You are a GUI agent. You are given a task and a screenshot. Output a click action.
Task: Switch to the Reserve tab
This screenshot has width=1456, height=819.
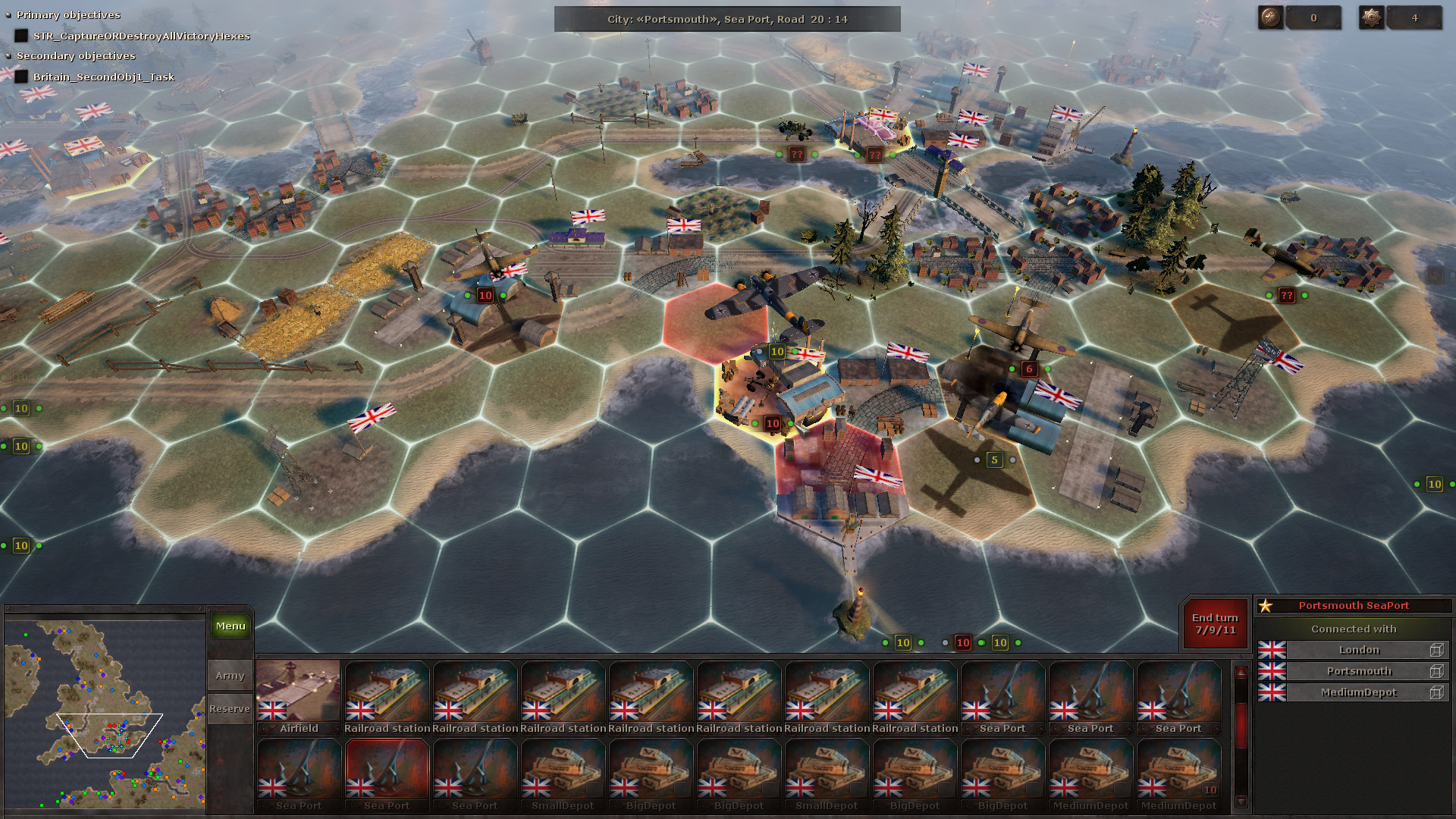[x=229, y=708]
